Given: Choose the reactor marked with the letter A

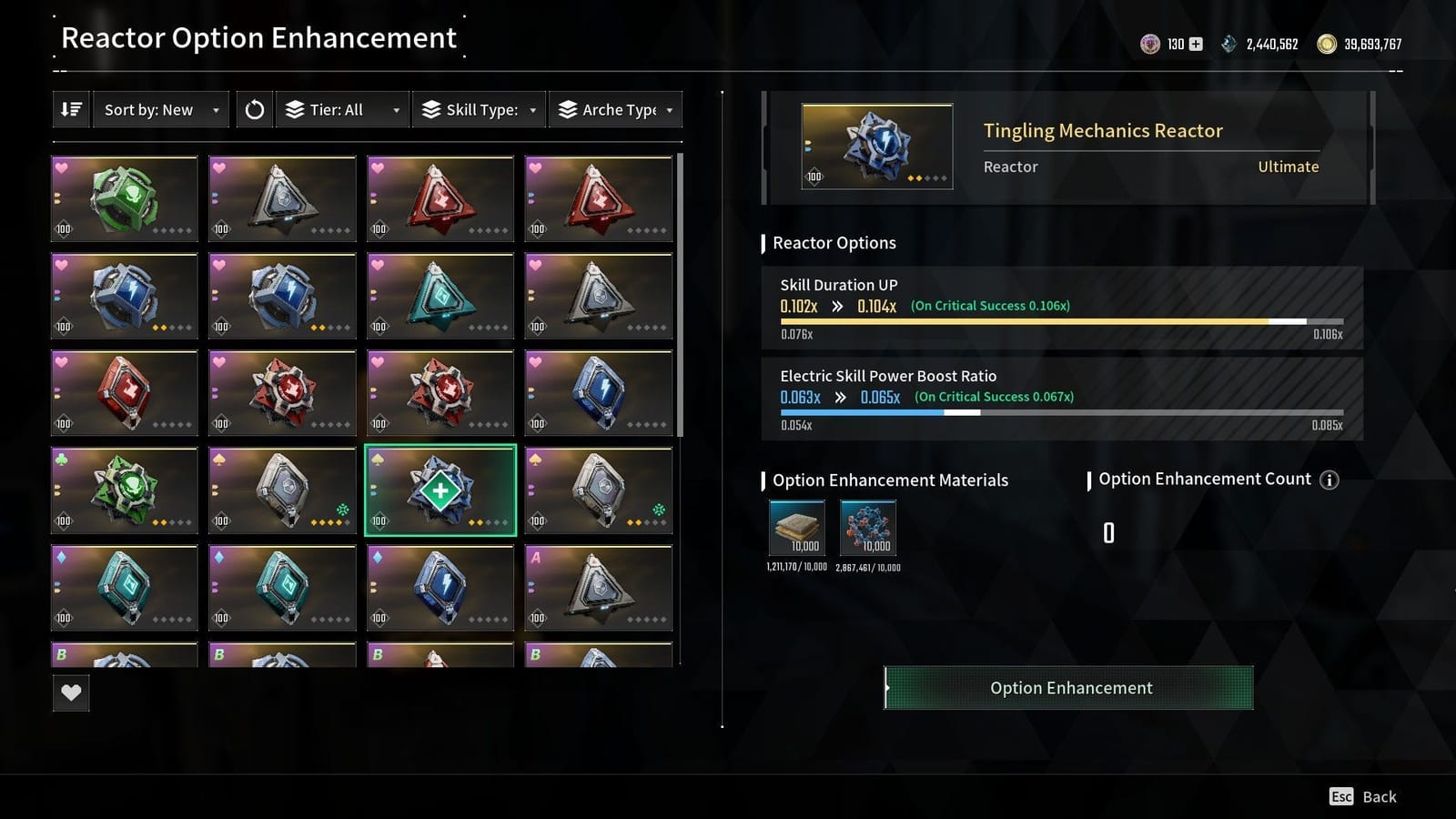Looking at the screenshot, I should 599,588.
